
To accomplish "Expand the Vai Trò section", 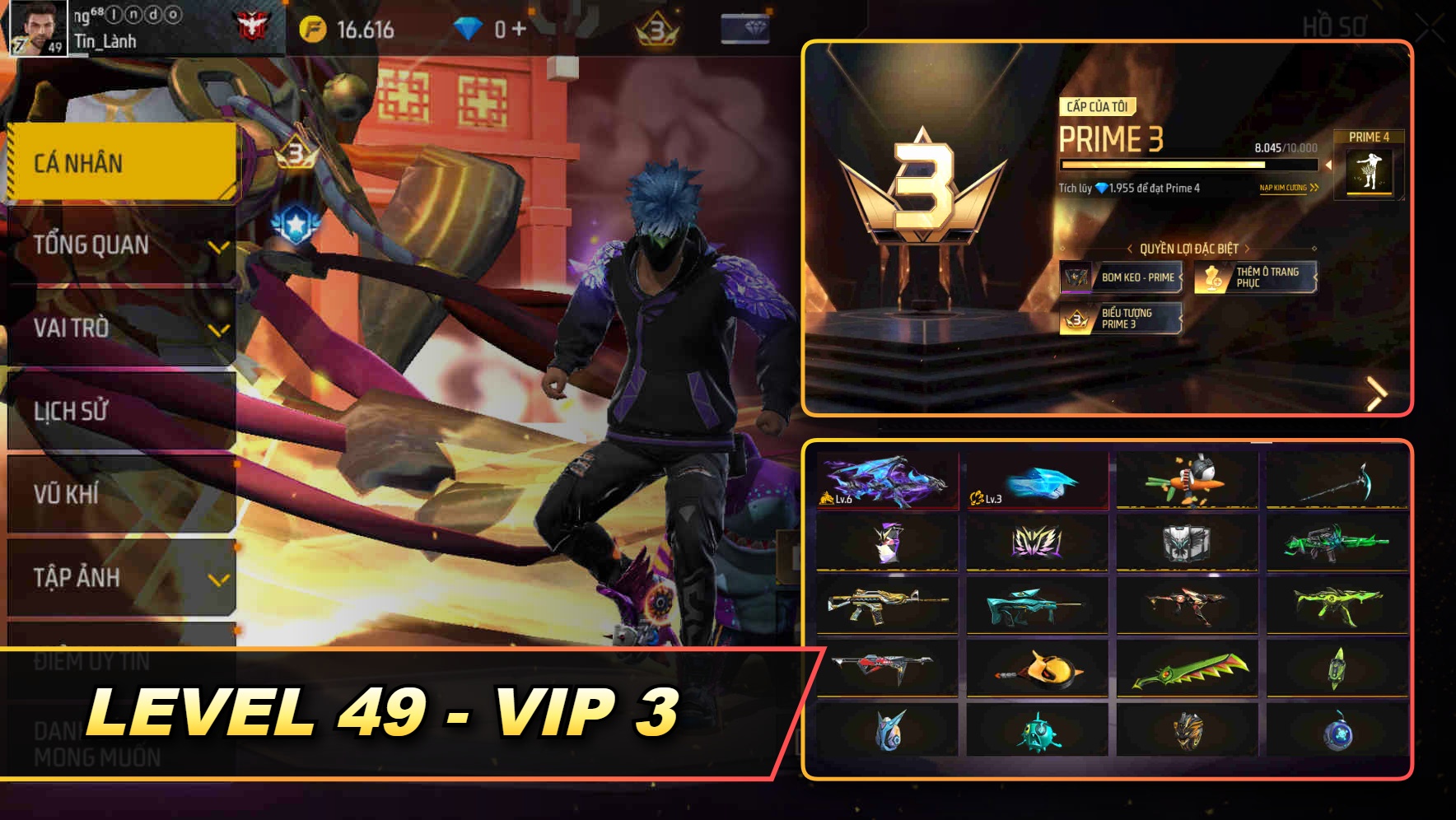I will point(119,328).
